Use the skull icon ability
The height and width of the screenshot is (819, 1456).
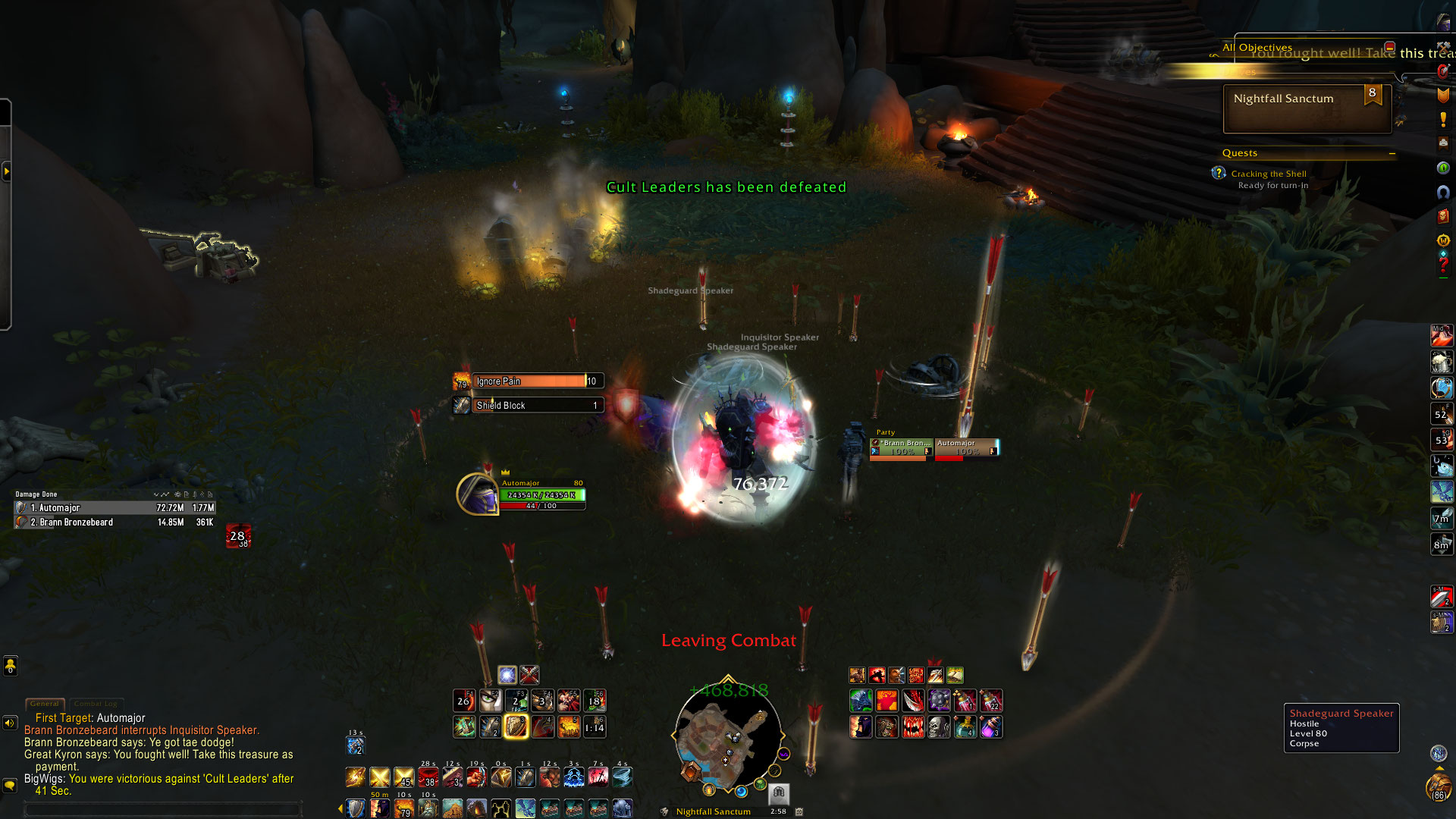click(x=939, y=727)
